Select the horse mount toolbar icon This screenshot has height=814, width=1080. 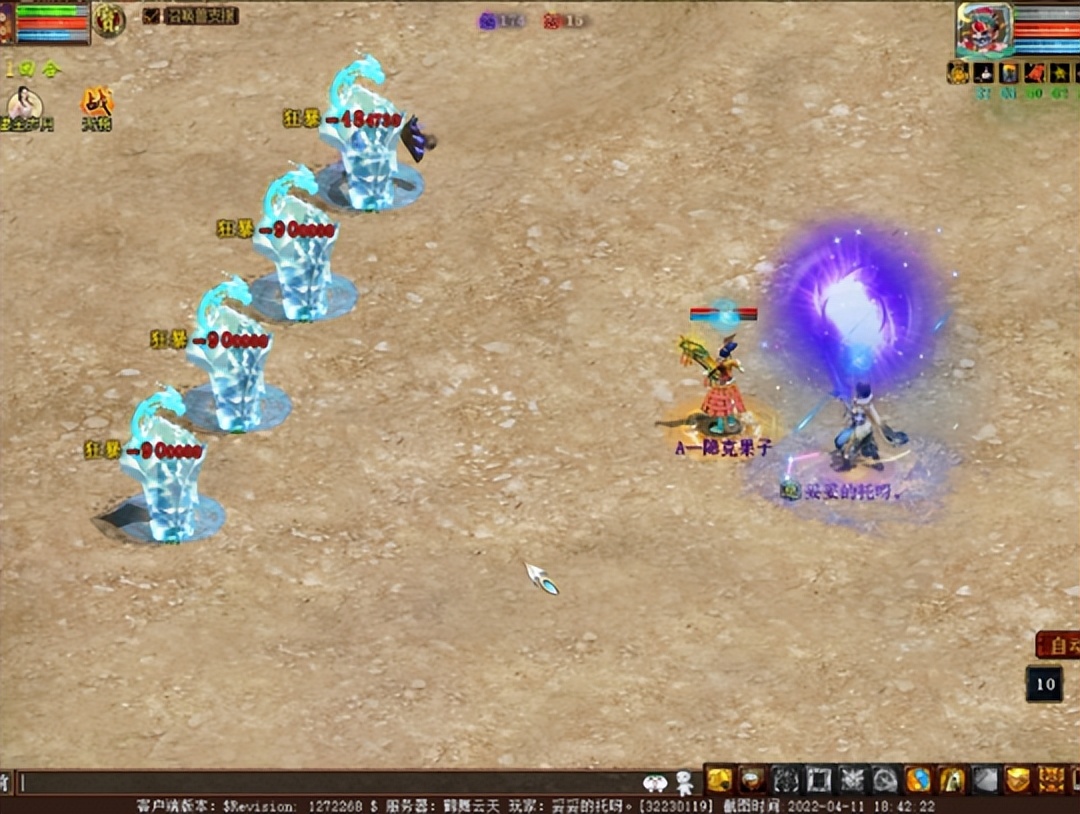[951, 779]
